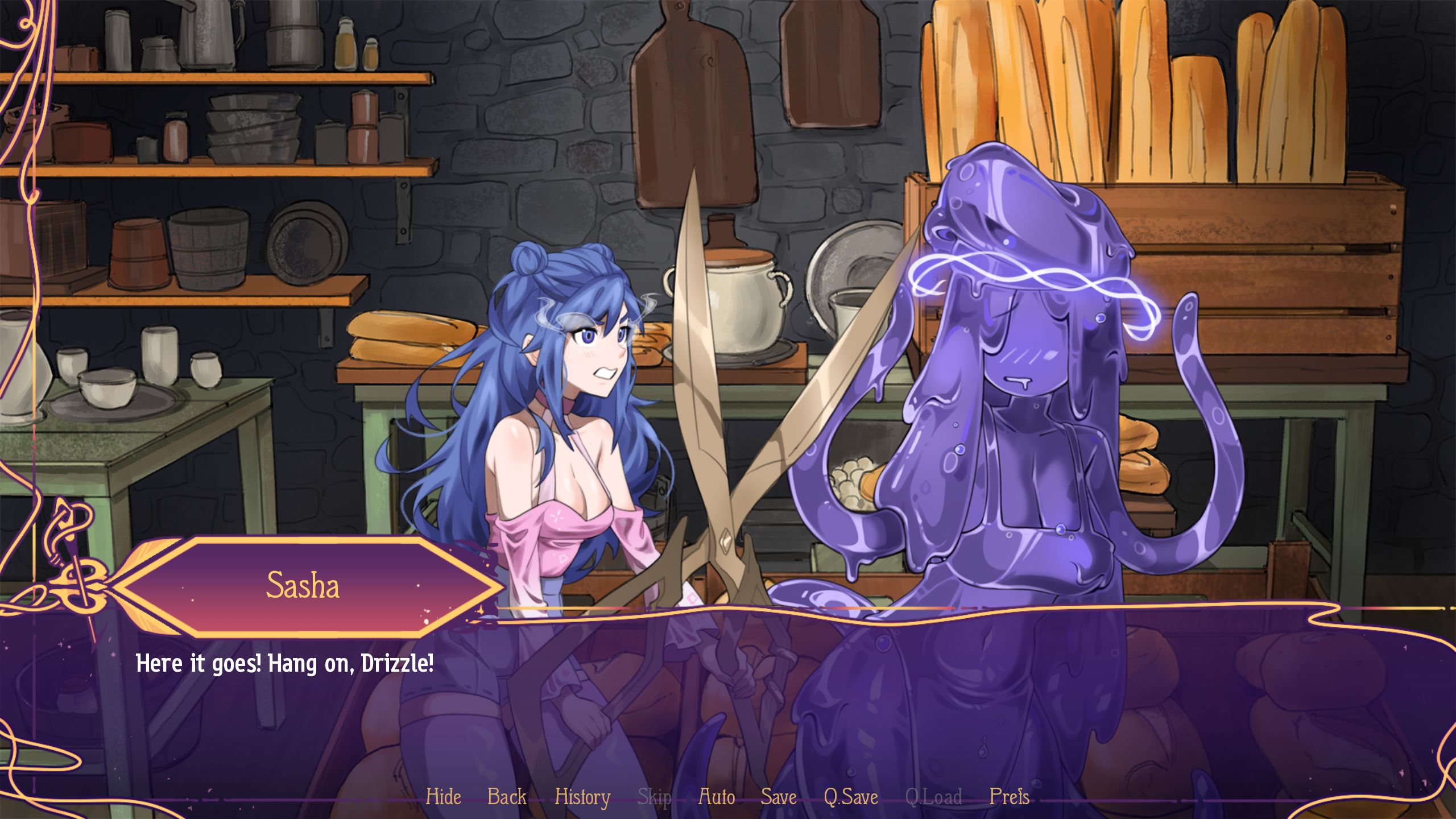Viewport: 1456px width, 819px height.
Task: Toggle Auto-forward reading mode
Action: tap(716, 797)
